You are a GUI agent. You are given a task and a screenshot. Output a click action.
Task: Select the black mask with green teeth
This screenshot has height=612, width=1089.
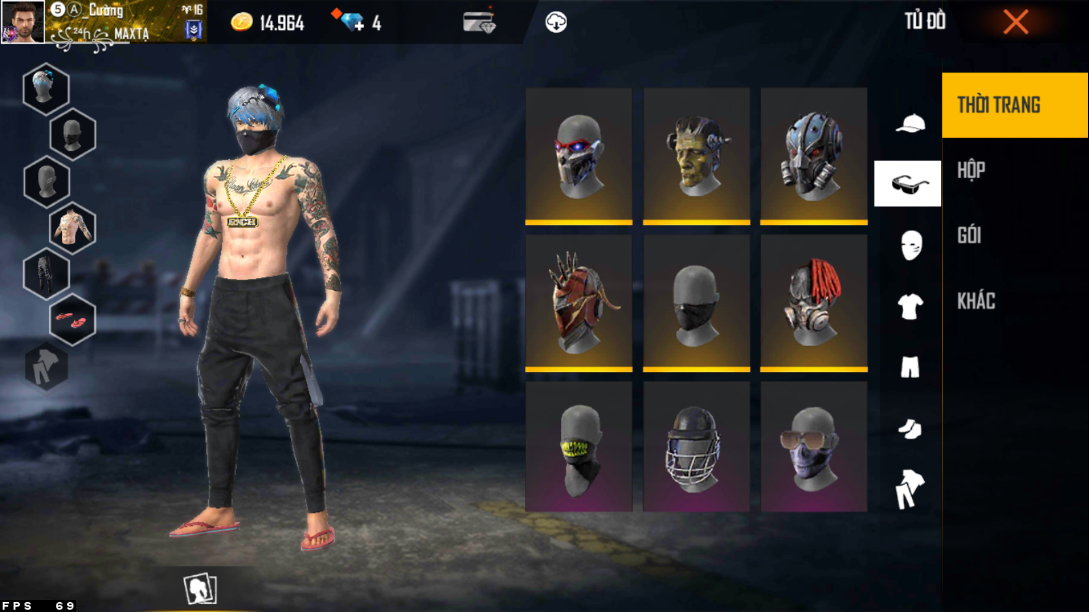click(579, 447)
